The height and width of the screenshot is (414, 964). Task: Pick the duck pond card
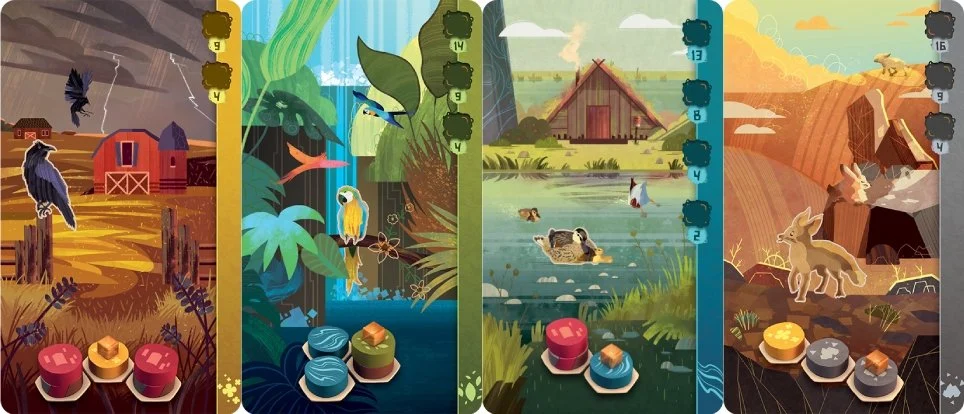coord(602,207)
